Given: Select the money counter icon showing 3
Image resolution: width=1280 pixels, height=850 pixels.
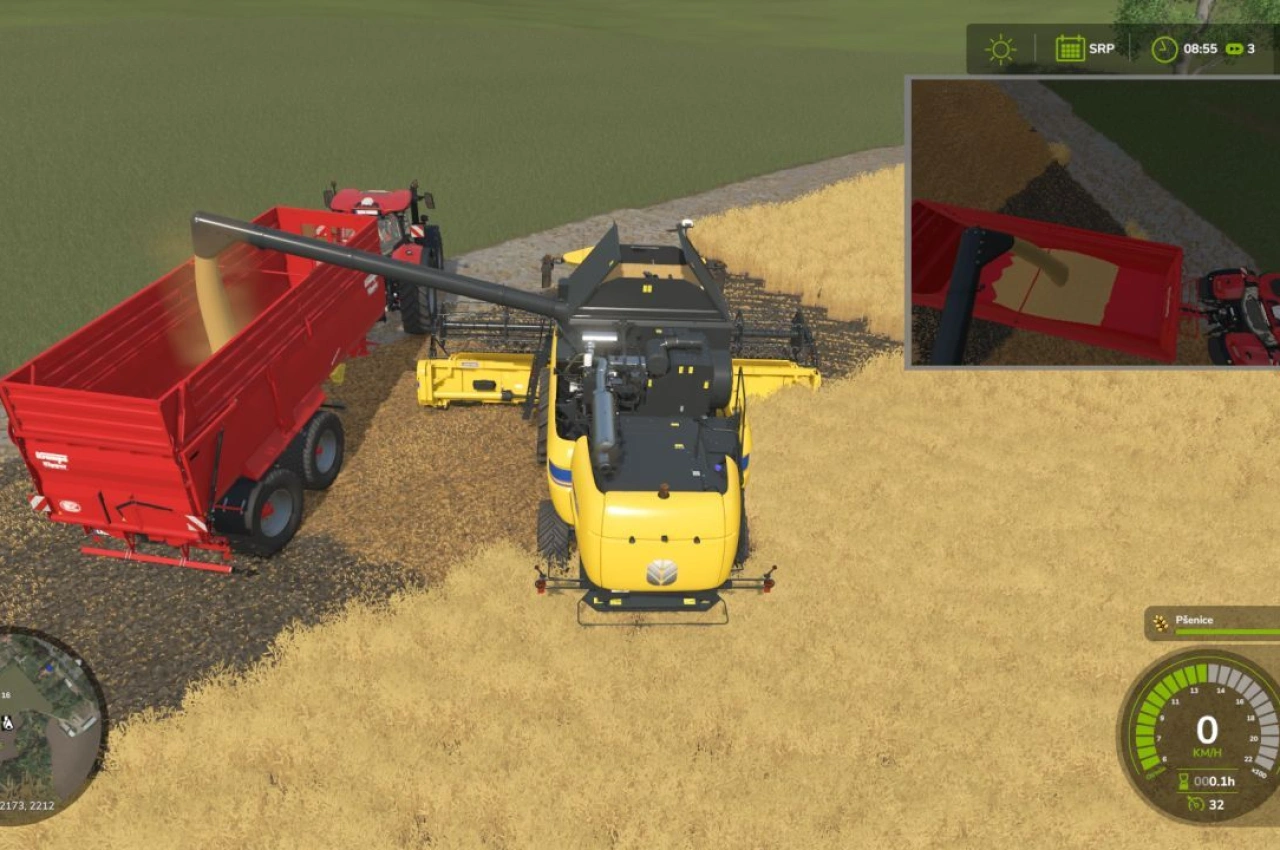Looking at the screenshot, I should coord(1235,48).
